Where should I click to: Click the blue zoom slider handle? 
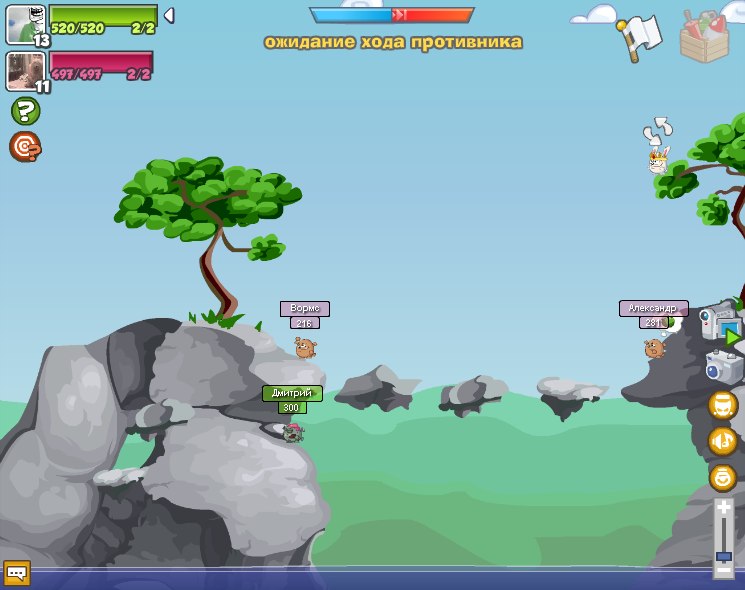click(x=723, y=556)
